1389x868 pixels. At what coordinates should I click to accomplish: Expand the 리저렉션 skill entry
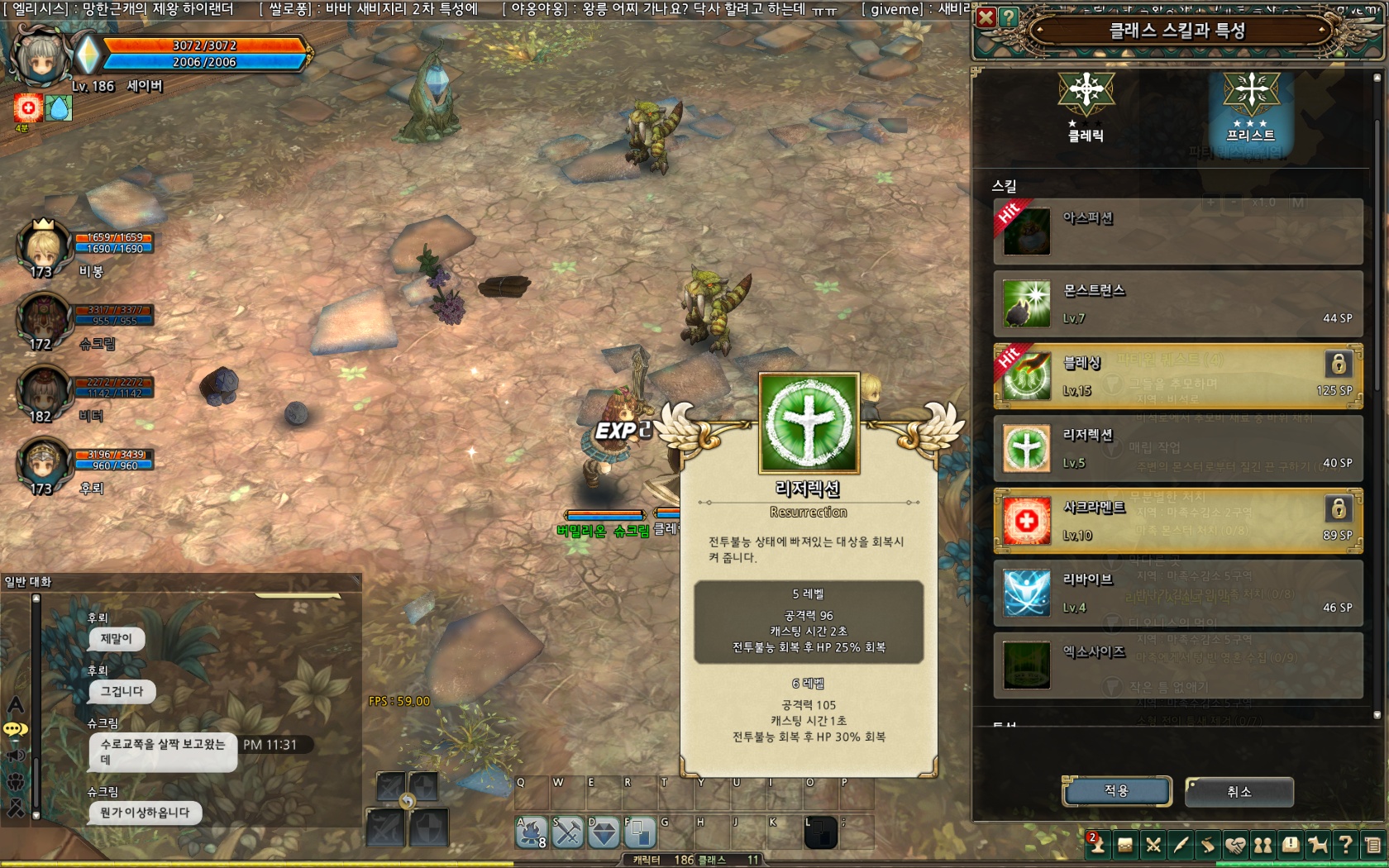click(x=1174, y=449)
